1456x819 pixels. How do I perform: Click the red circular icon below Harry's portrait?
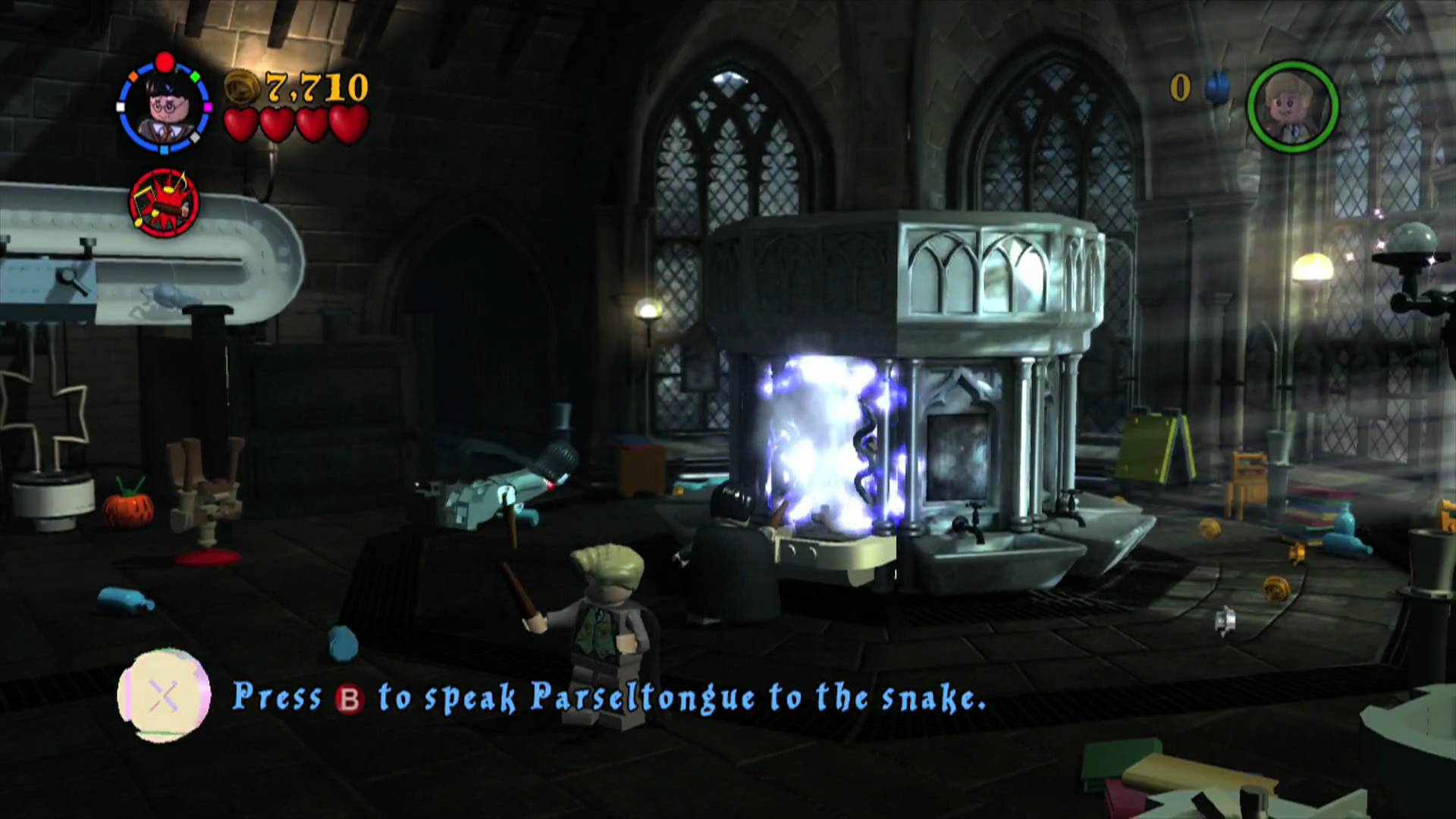[165, 202]
